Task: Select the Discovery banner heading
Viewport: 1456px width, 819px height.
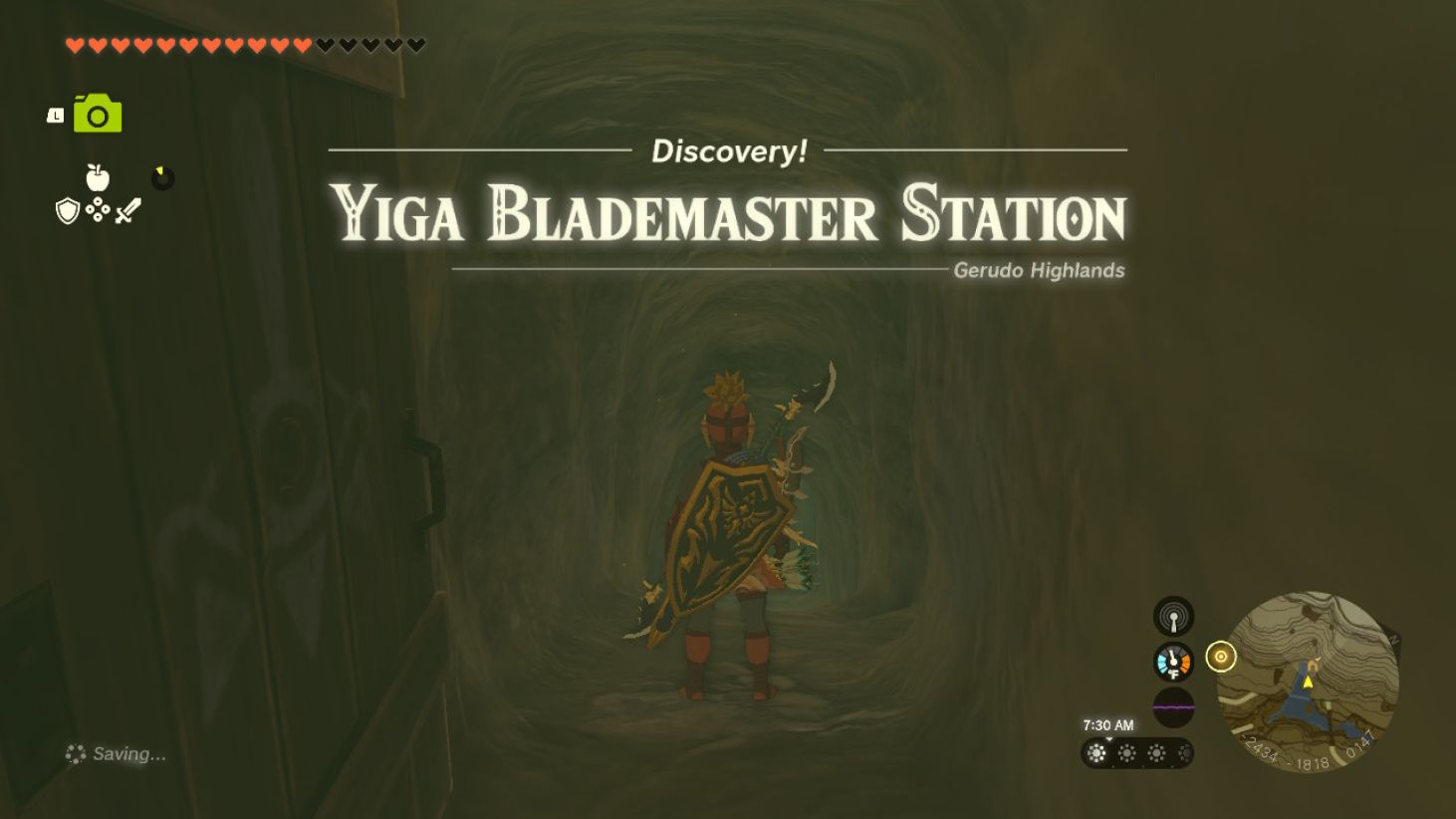Action: [x=730, y=151]
